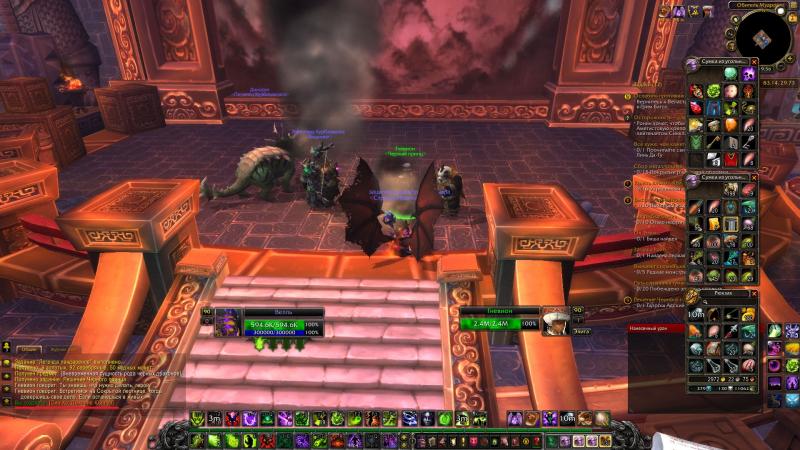Image resolution: width=800 pixels, height=450 pixels.
Task: Close the middle bag window
Action: (x=755, y=179)
